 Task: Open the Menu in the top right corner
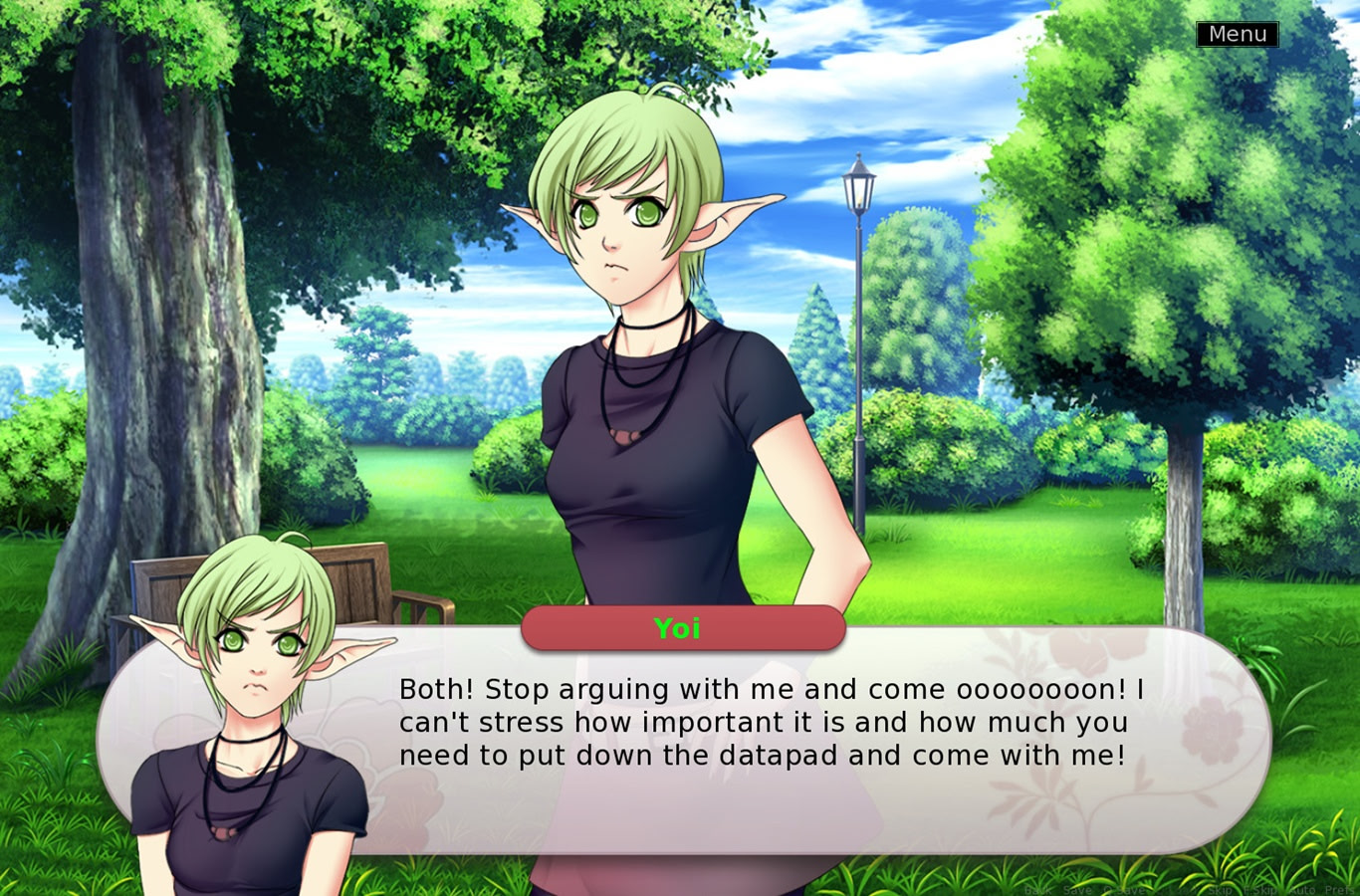pyautogui.click(x=1237, y=33)
